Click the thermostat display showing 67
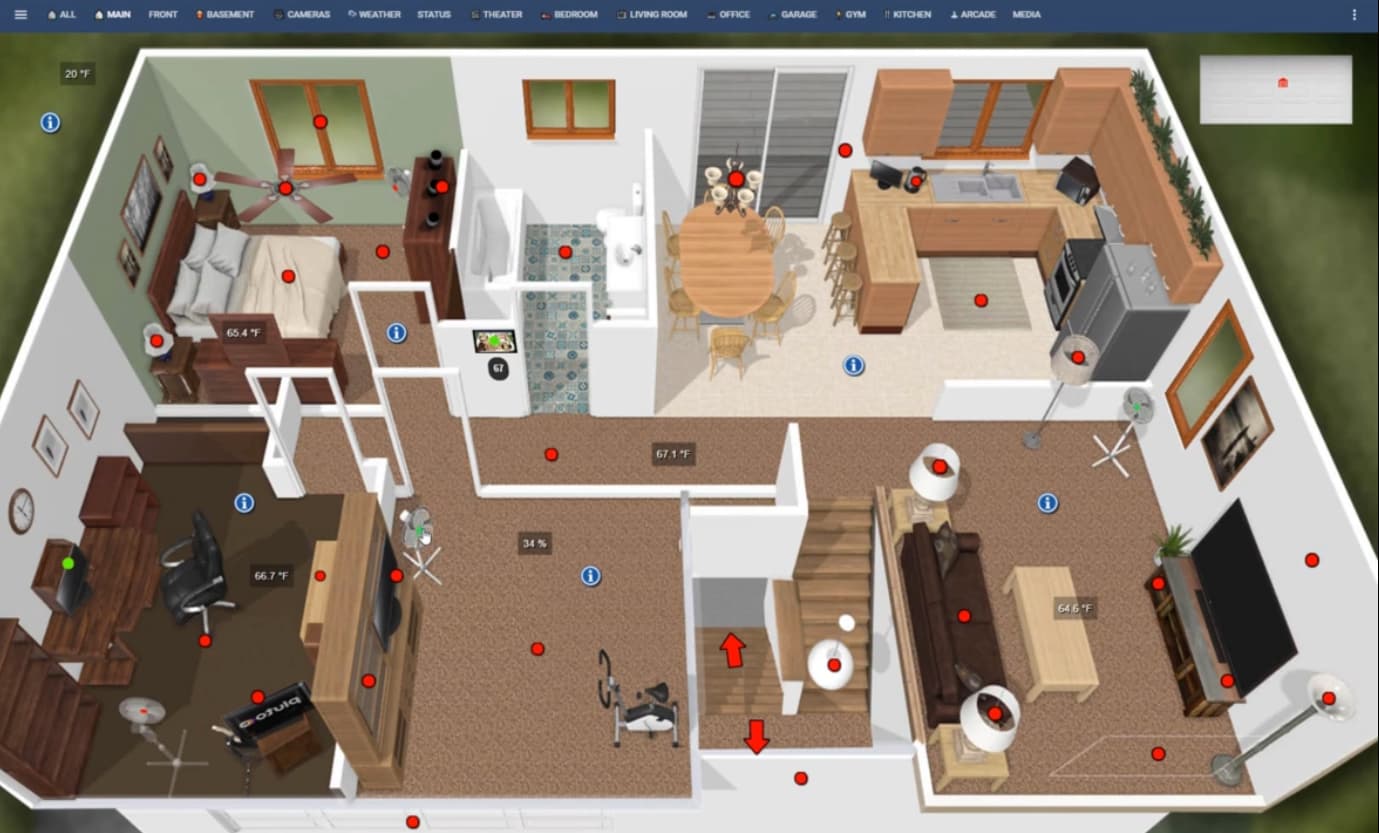Image resolution: width=1379 pixels, height=833 pixels. 497,369
